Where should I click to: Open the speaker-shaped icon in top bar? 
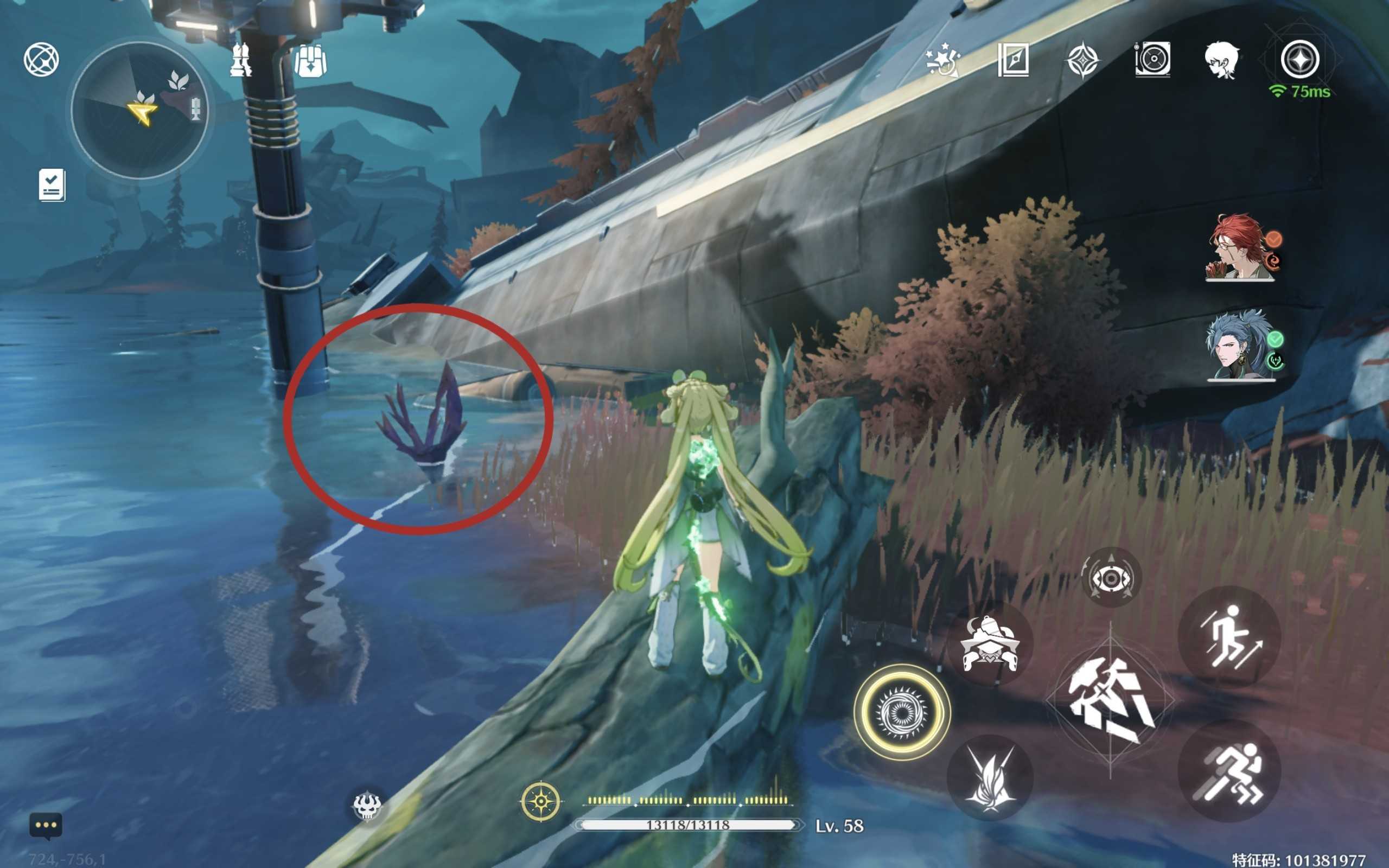click(1152, 59)
